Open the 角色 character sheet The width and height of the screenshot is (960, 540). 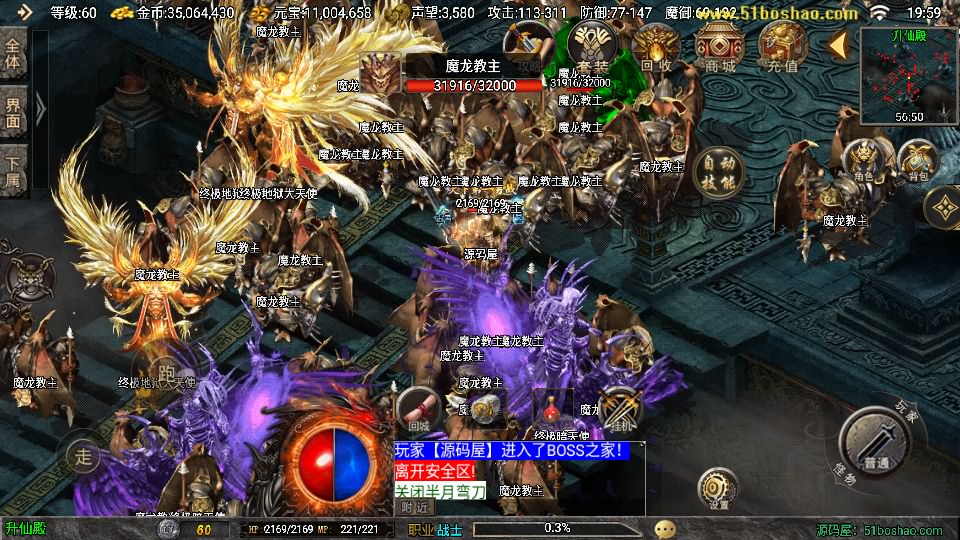pos(862,162)
